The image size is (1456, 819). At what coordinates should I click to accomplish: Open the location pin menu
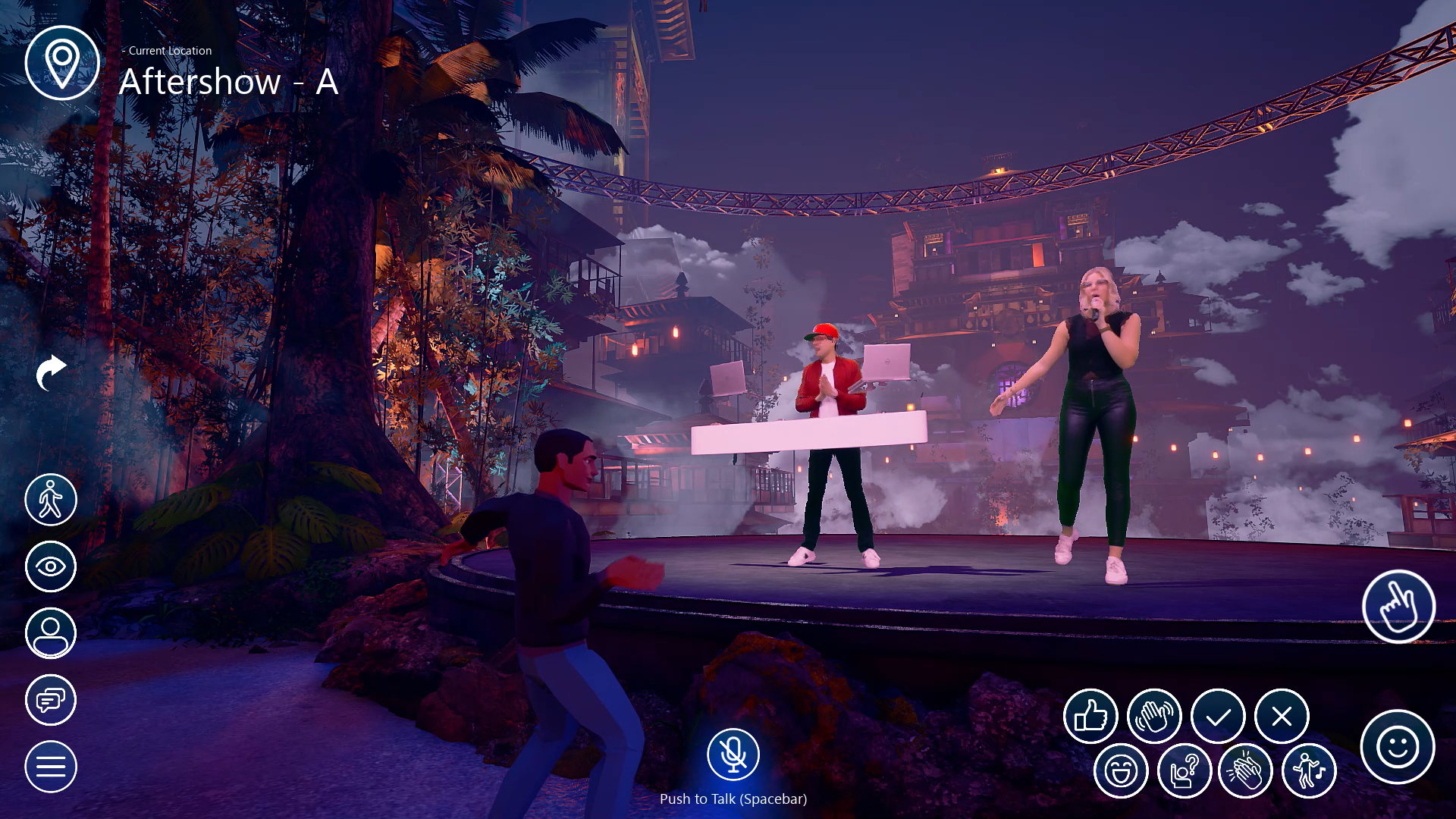62,63
